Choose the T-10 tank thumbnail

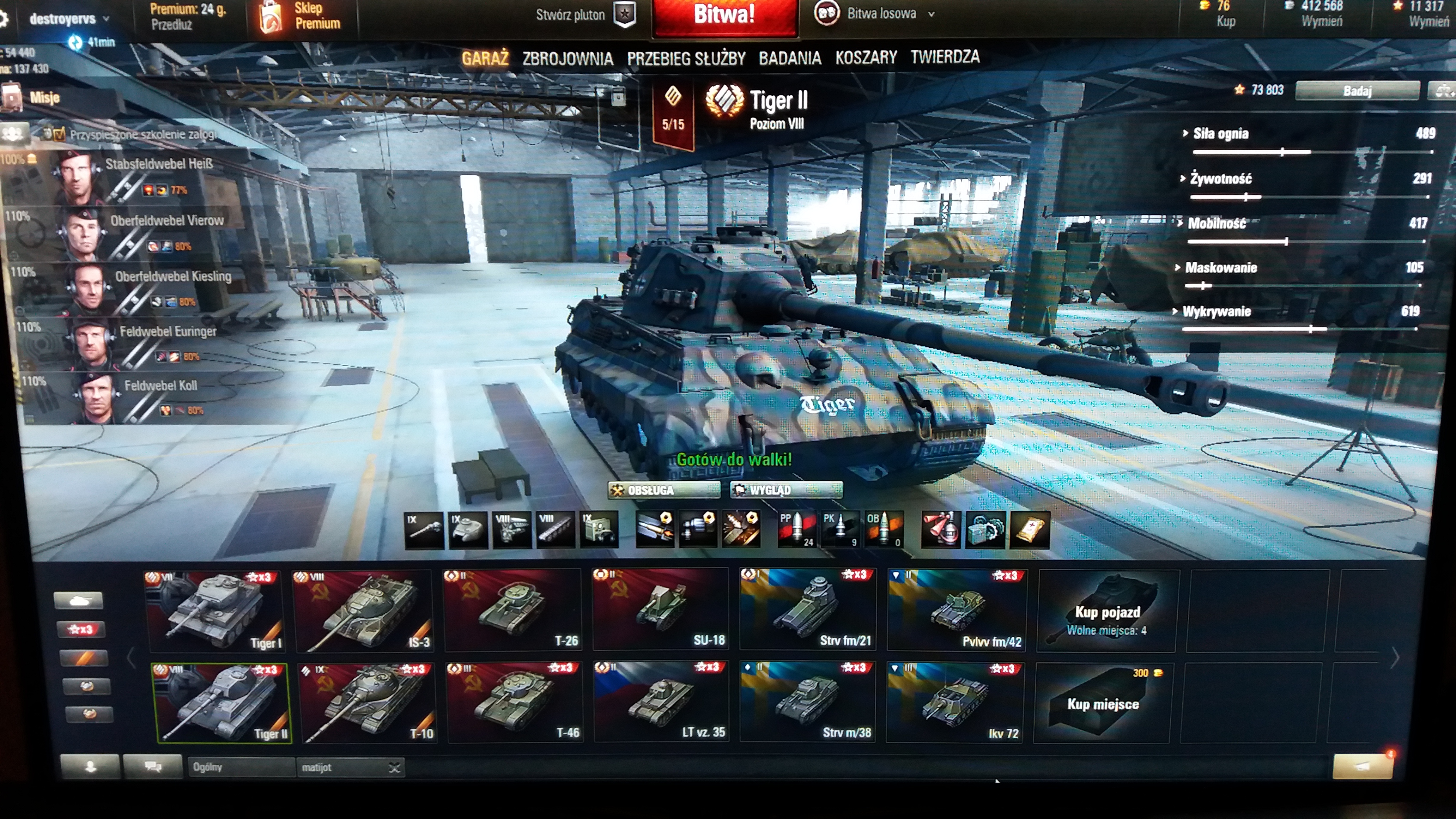(368, 703)
